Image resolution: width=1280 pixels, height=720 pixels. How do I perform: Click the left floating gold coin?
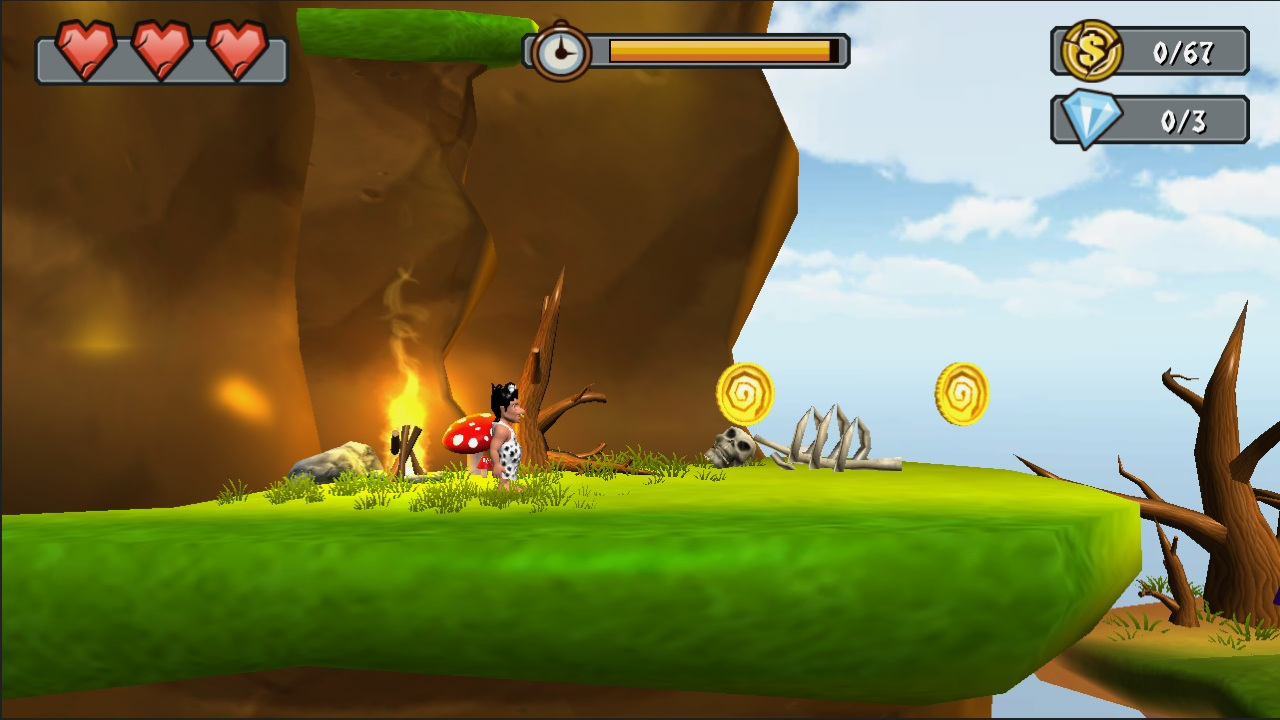coord(744,393)
